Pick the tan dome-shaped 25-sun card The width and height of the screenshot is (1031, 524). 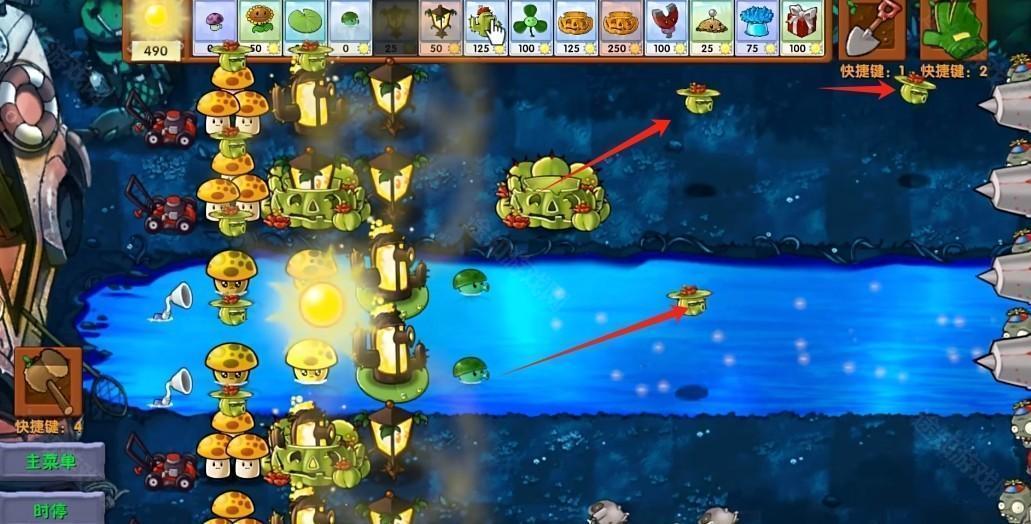tap(711, 27)
